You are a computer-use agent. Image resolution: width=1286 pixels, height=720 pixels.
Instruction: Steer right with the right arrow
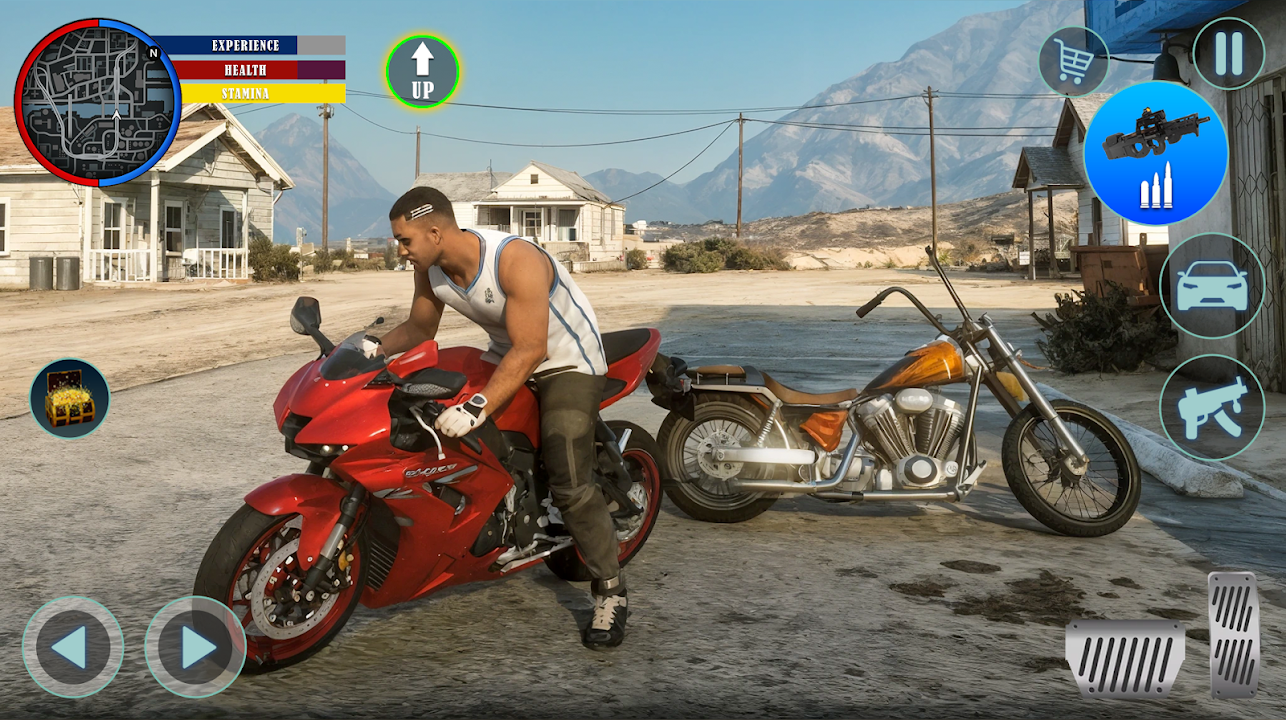click(x=195, y=646)
